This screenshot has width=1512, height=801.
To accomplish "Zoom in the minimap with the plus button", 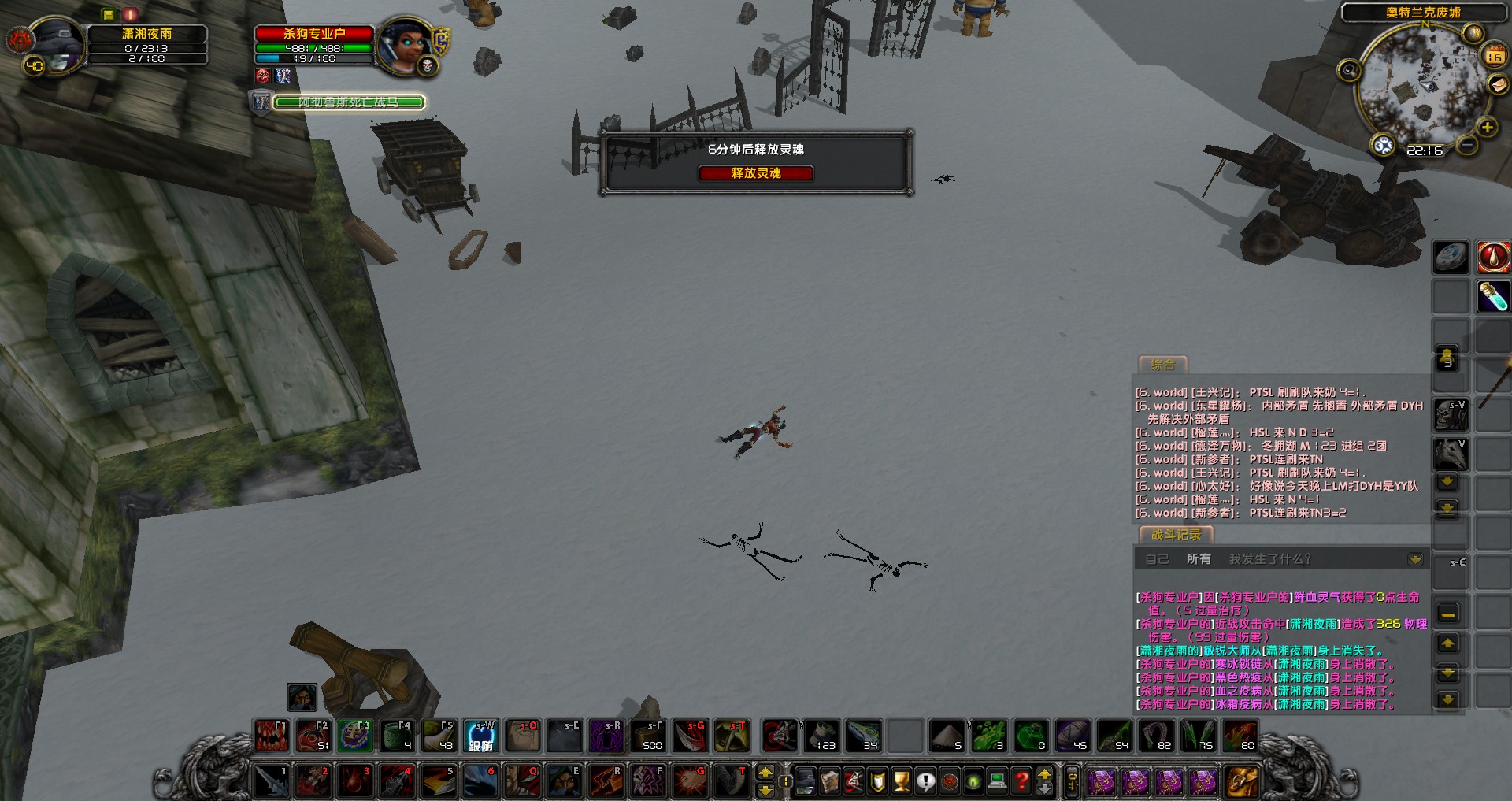I will coord(1487,128).
